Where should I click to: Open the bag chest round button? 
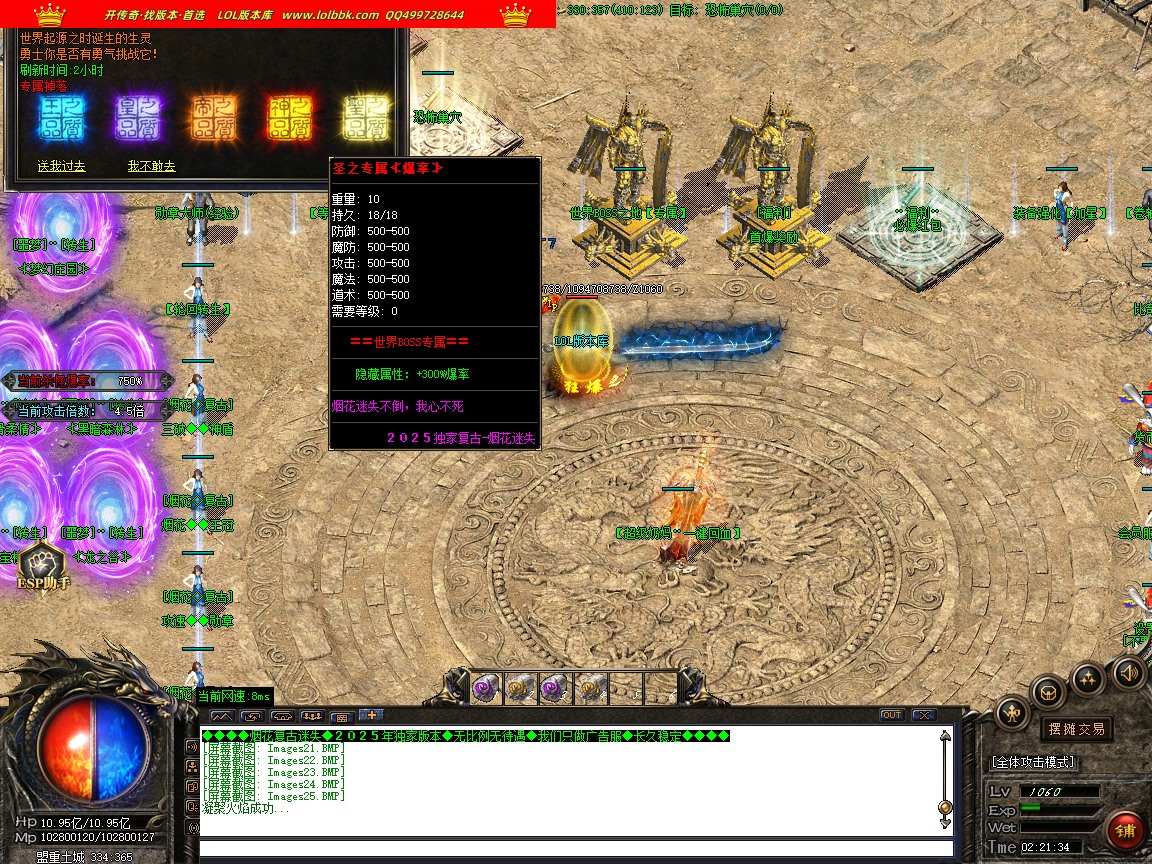click(x=1049, y=690)
